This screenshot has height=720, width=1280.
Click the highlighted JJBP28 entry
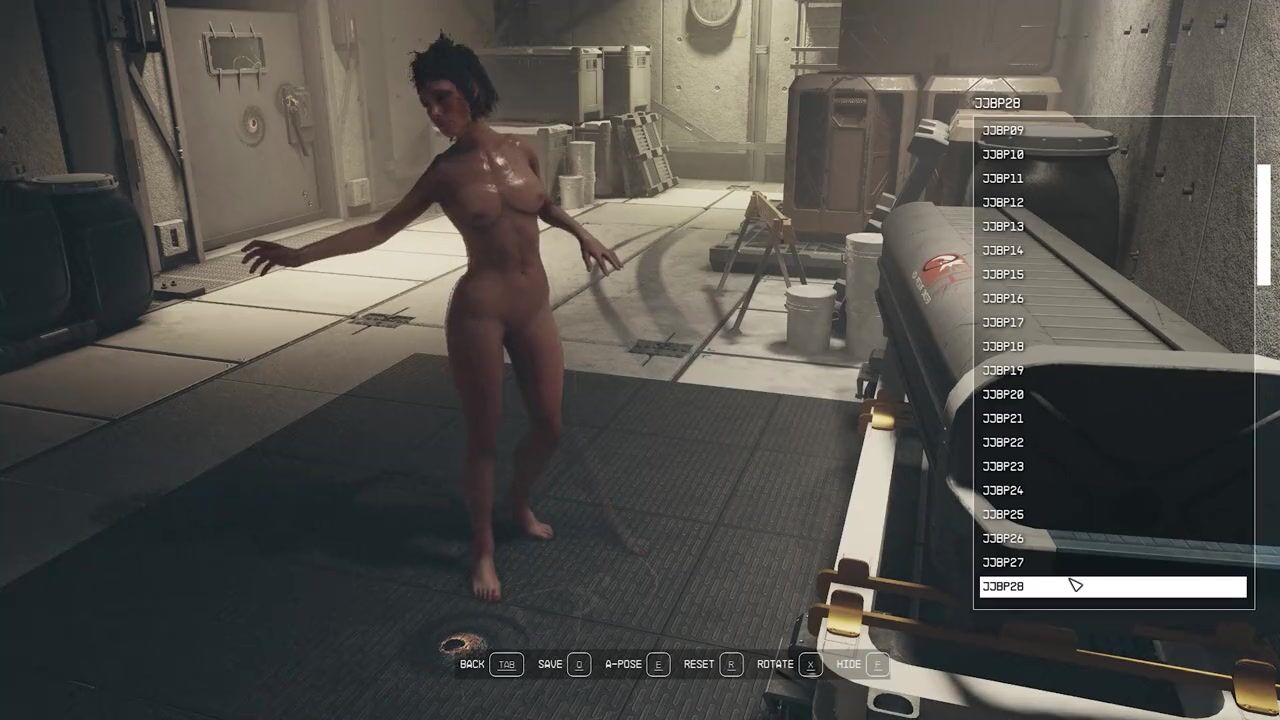[x=1110, y=587]
